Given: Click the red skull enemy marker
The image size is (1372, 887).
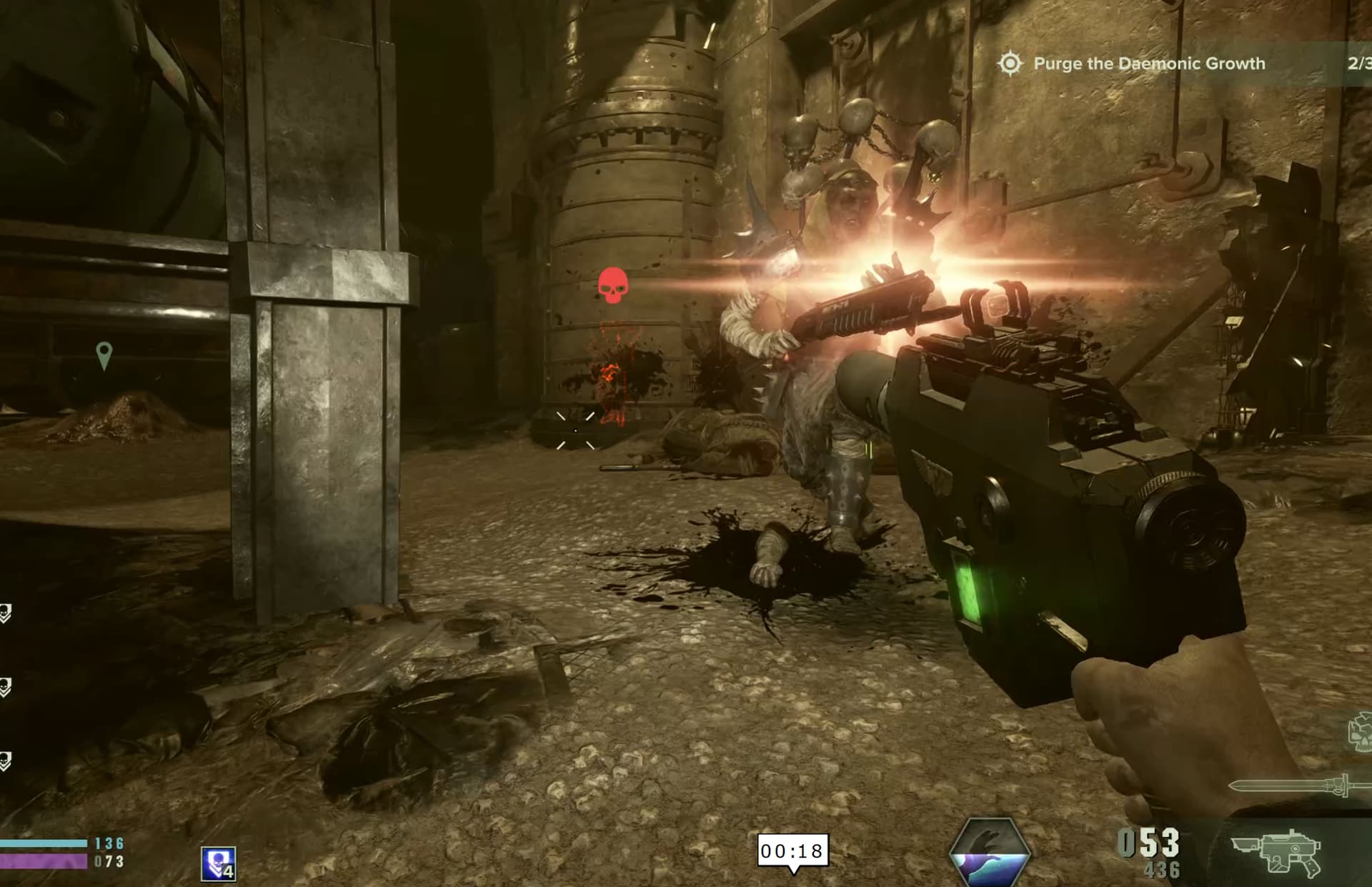Looking at the screenshot, I should pos(612,285).
